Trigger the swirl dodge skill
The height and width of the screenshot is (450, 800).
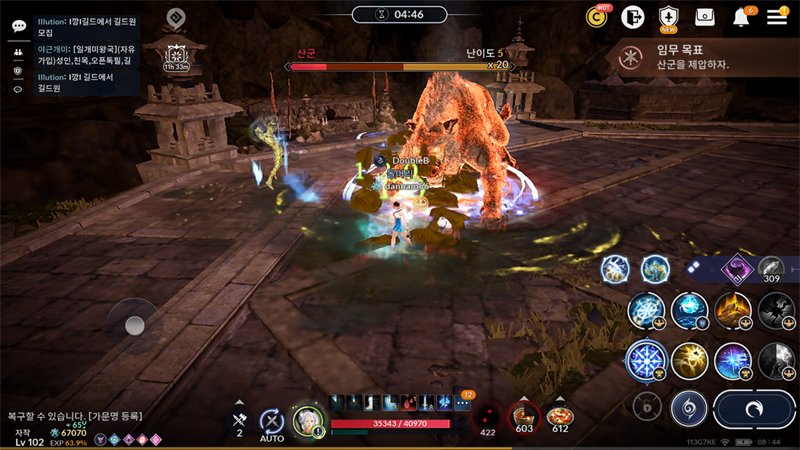[689, 408]
